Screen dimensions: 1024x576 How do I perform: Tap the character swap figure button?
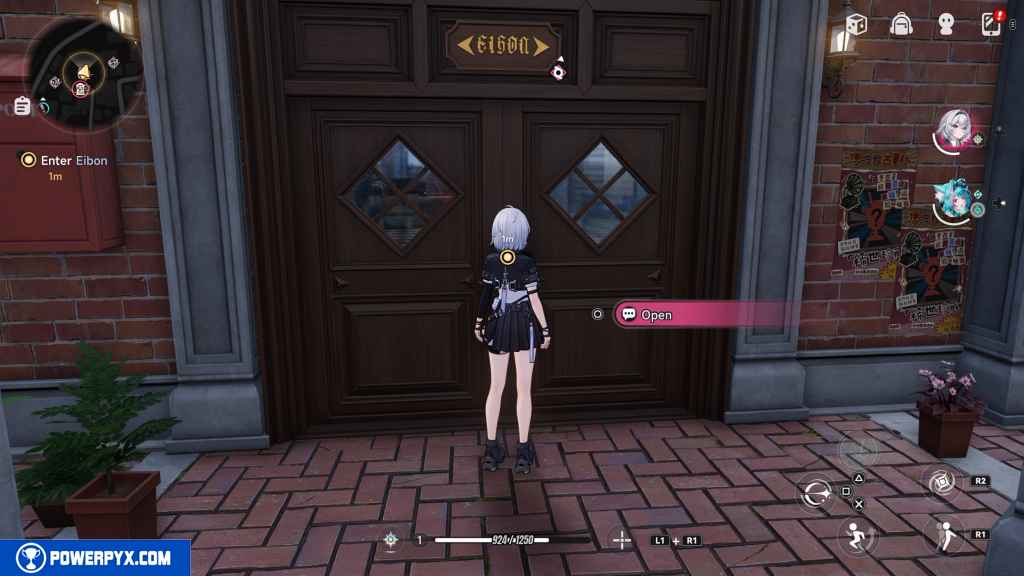942,535
